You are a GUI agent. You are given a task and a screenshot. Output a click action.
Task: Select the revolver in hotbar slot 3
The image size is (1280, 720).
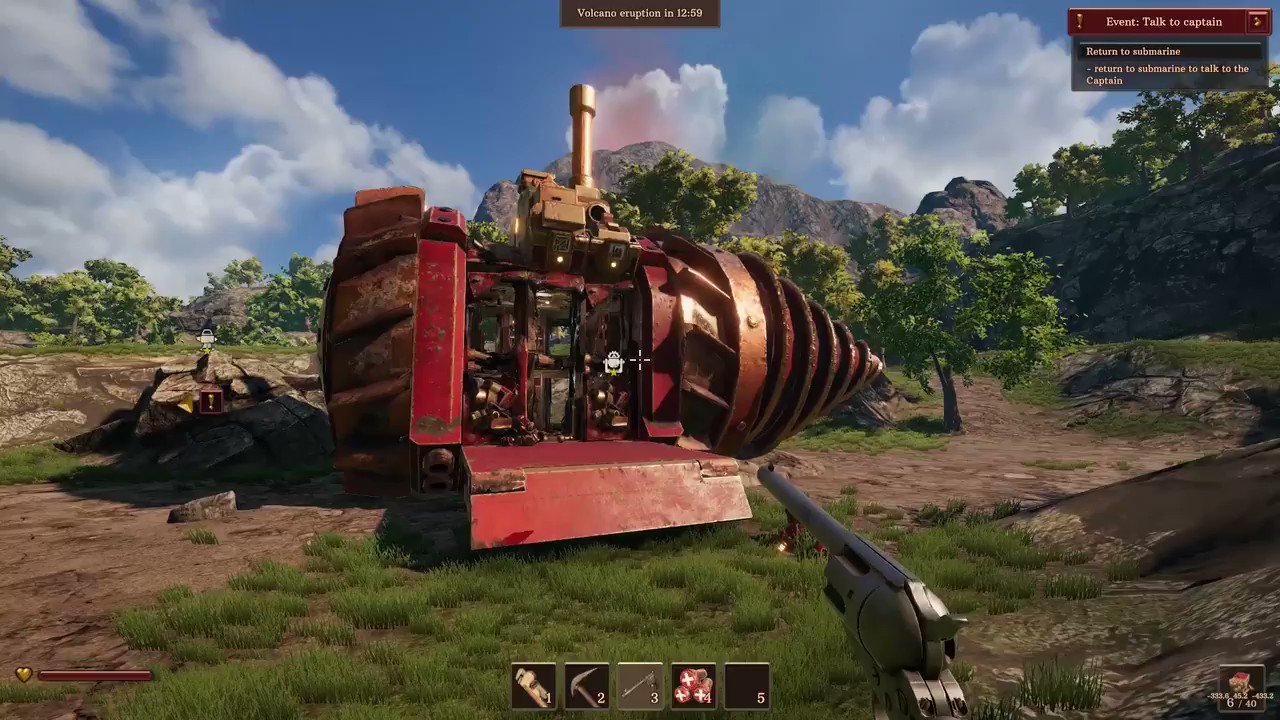pyautogui.click(x=640, y=685)
